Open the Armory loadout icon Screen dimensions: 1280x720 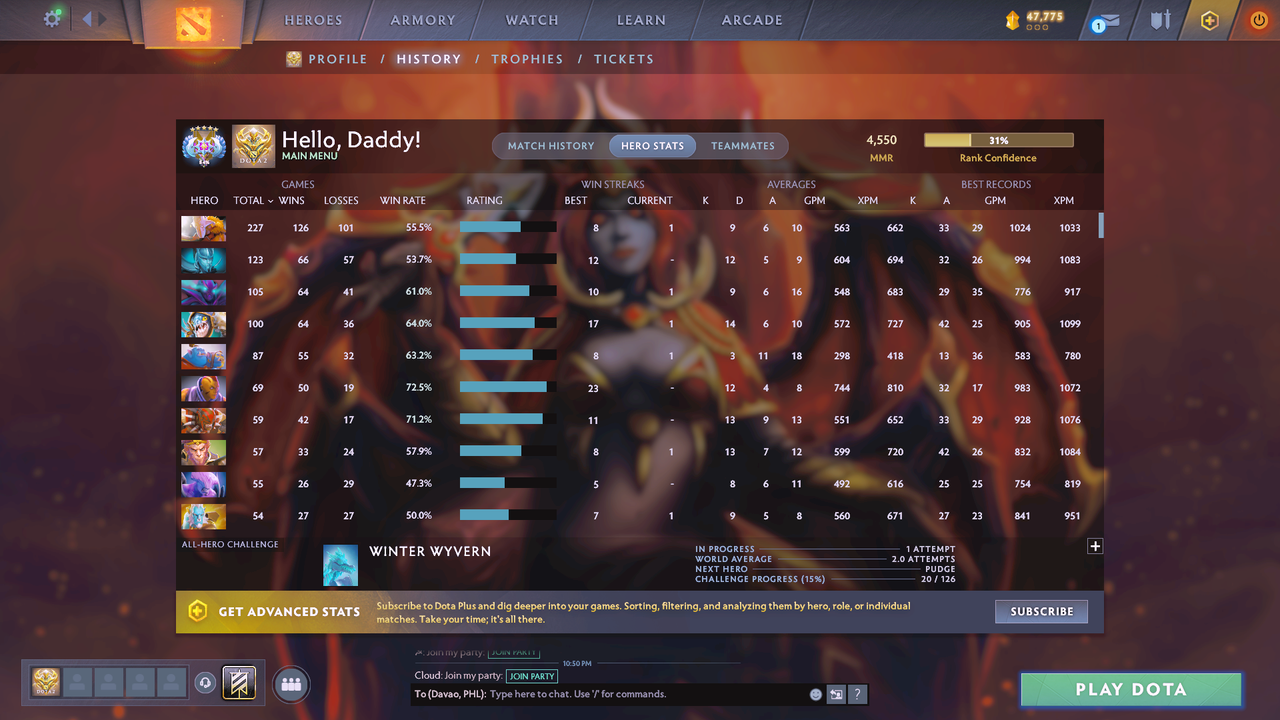click(x=421, y=19)
